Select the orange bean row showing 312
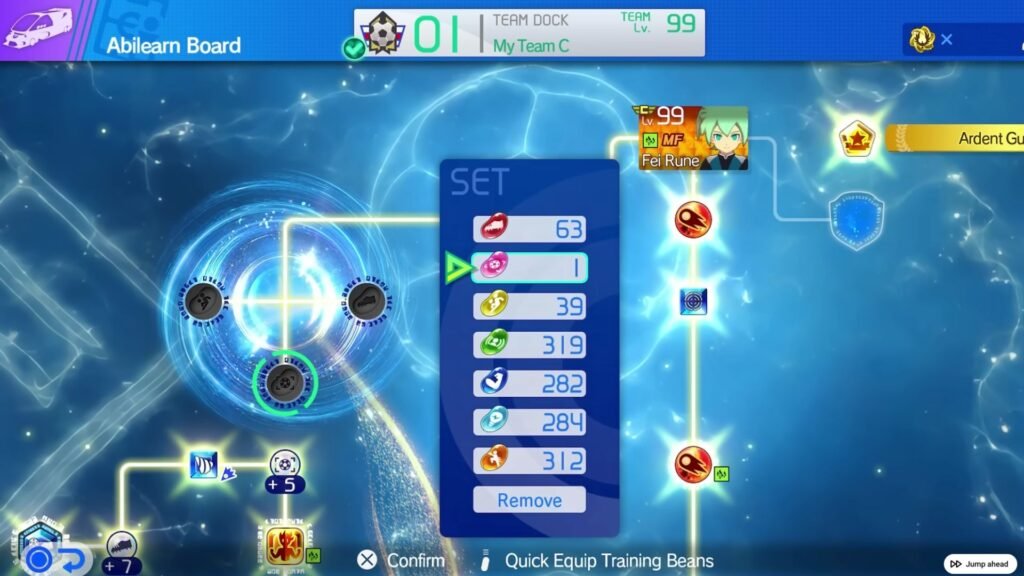The width and height of the screenshot is (1024, 576). pos(529,461)
